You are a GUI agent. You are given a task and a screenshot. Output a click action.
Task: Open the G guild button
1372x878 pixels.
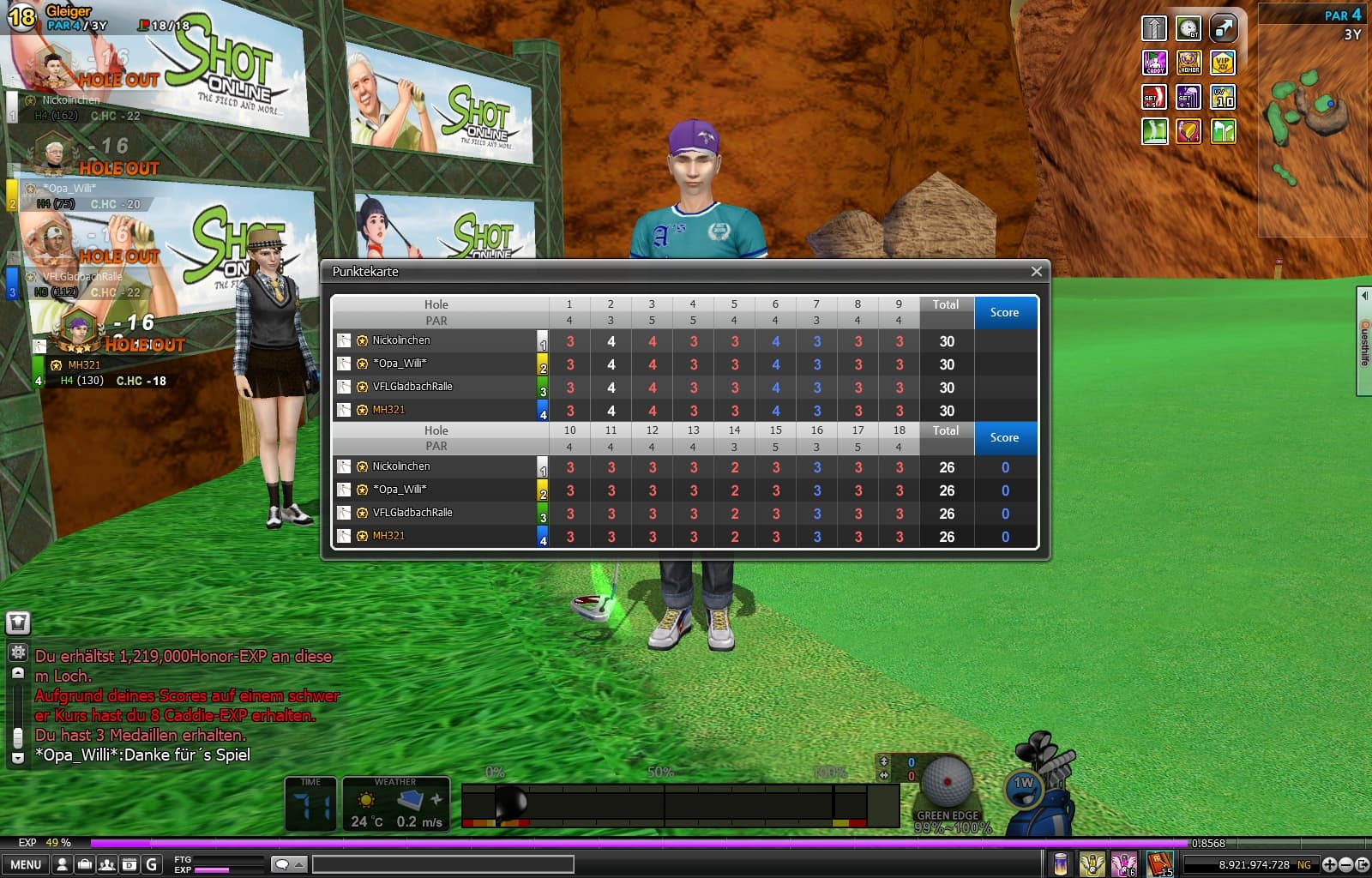coord(152,864)
